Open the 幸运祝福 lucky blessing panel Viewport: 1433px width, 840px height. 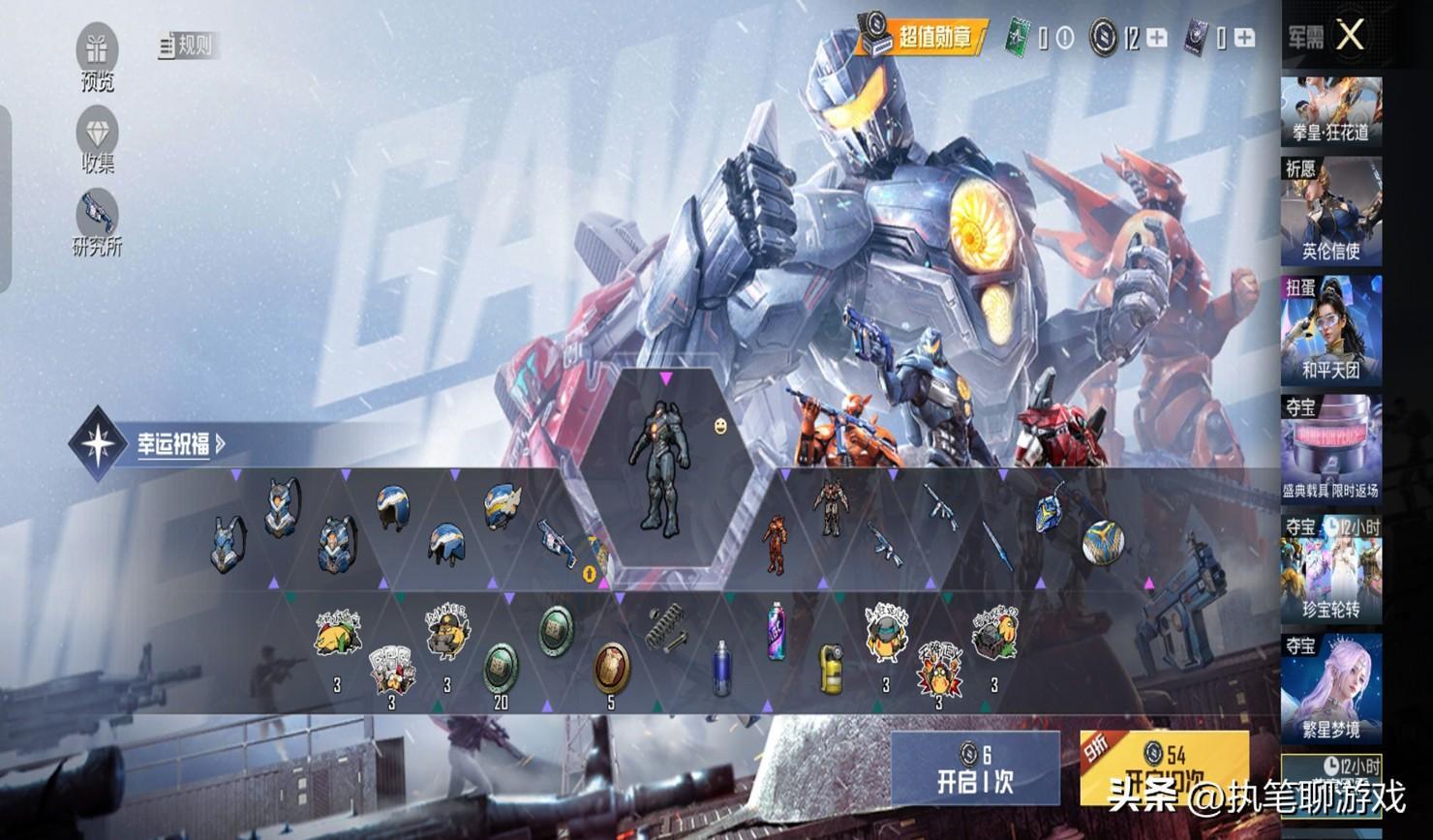tap(172, 445)
